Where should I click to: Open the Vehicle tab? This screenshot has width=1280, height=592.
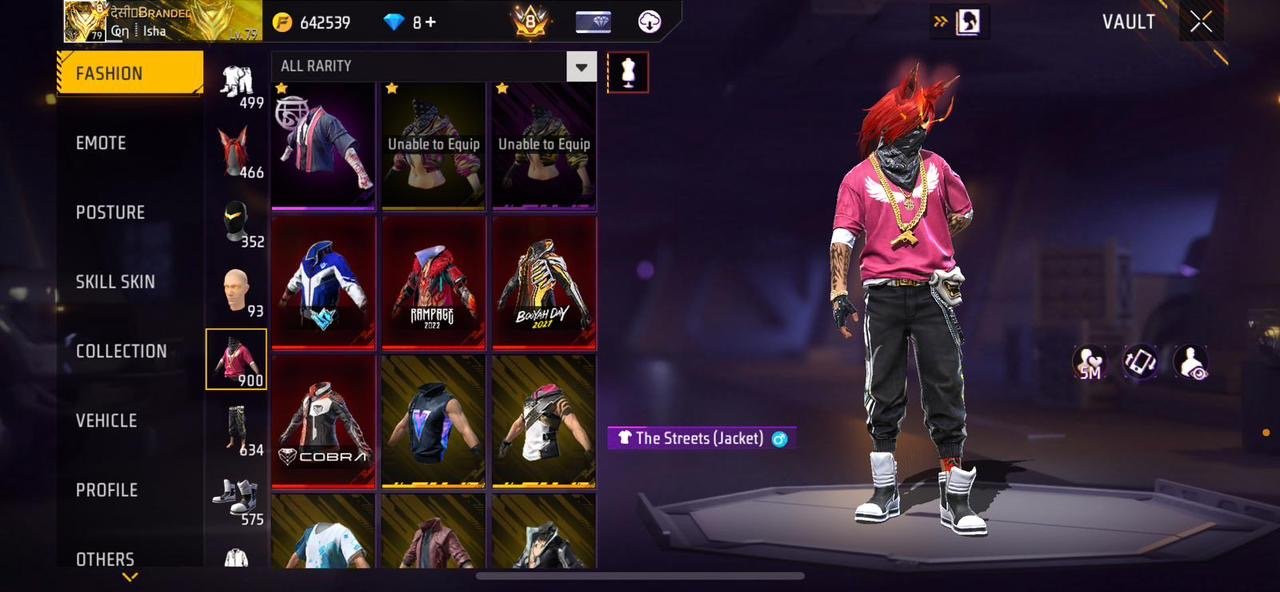106,421
